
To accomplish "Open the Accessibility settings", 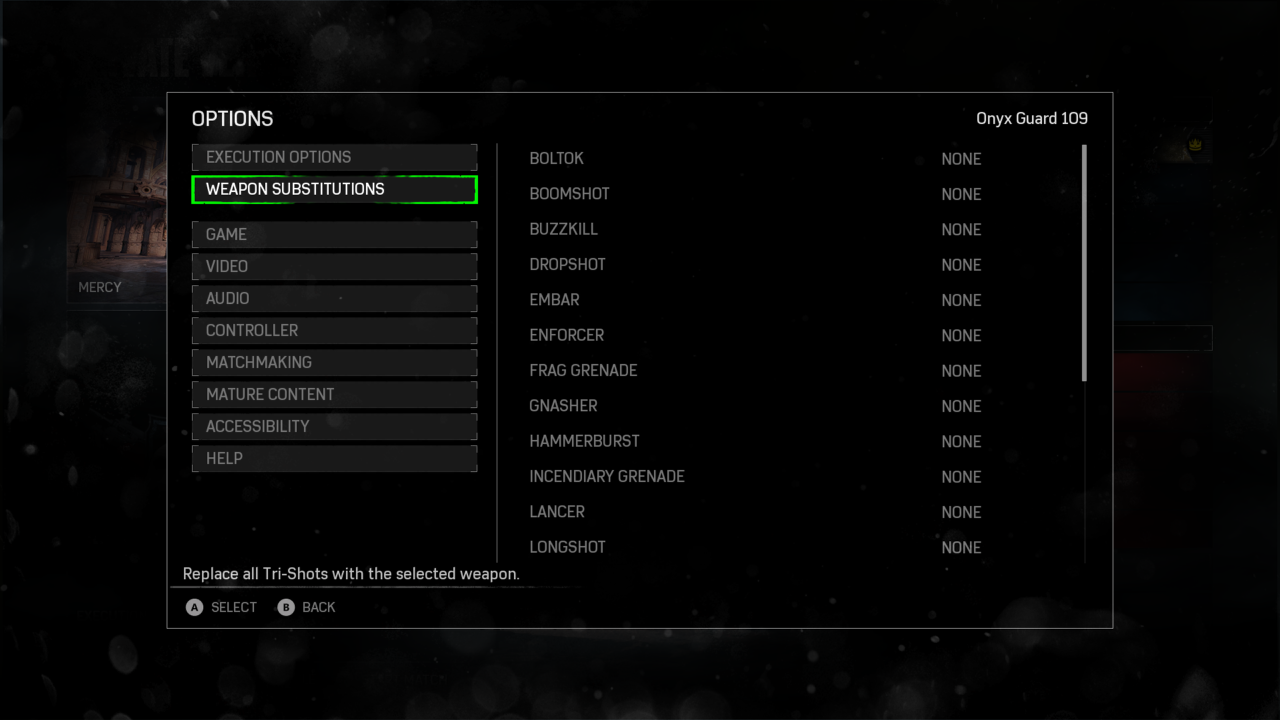I will click(x=334, y=426).
